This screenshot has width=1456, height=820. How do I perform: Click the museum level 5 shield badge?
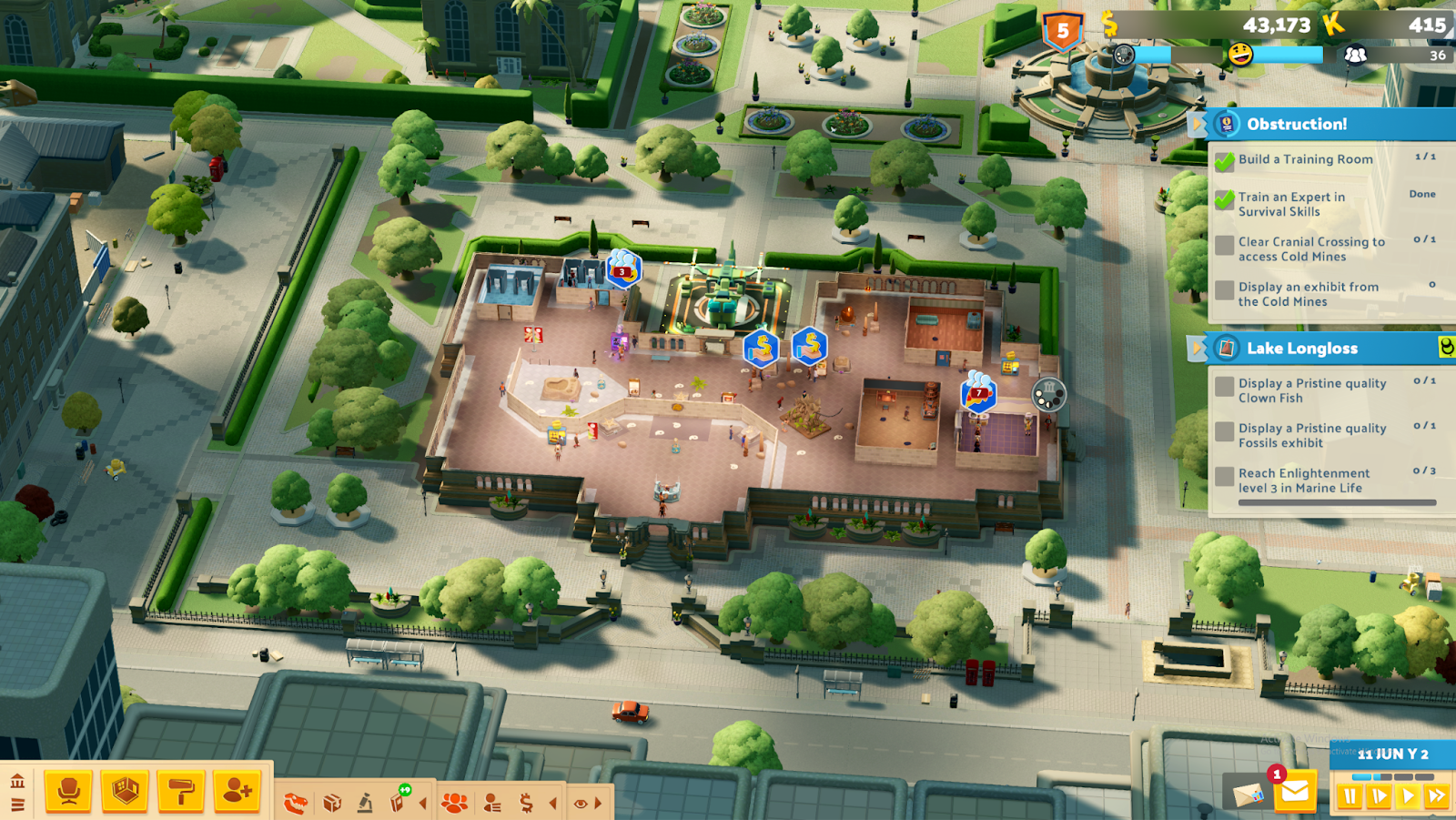1062,31
